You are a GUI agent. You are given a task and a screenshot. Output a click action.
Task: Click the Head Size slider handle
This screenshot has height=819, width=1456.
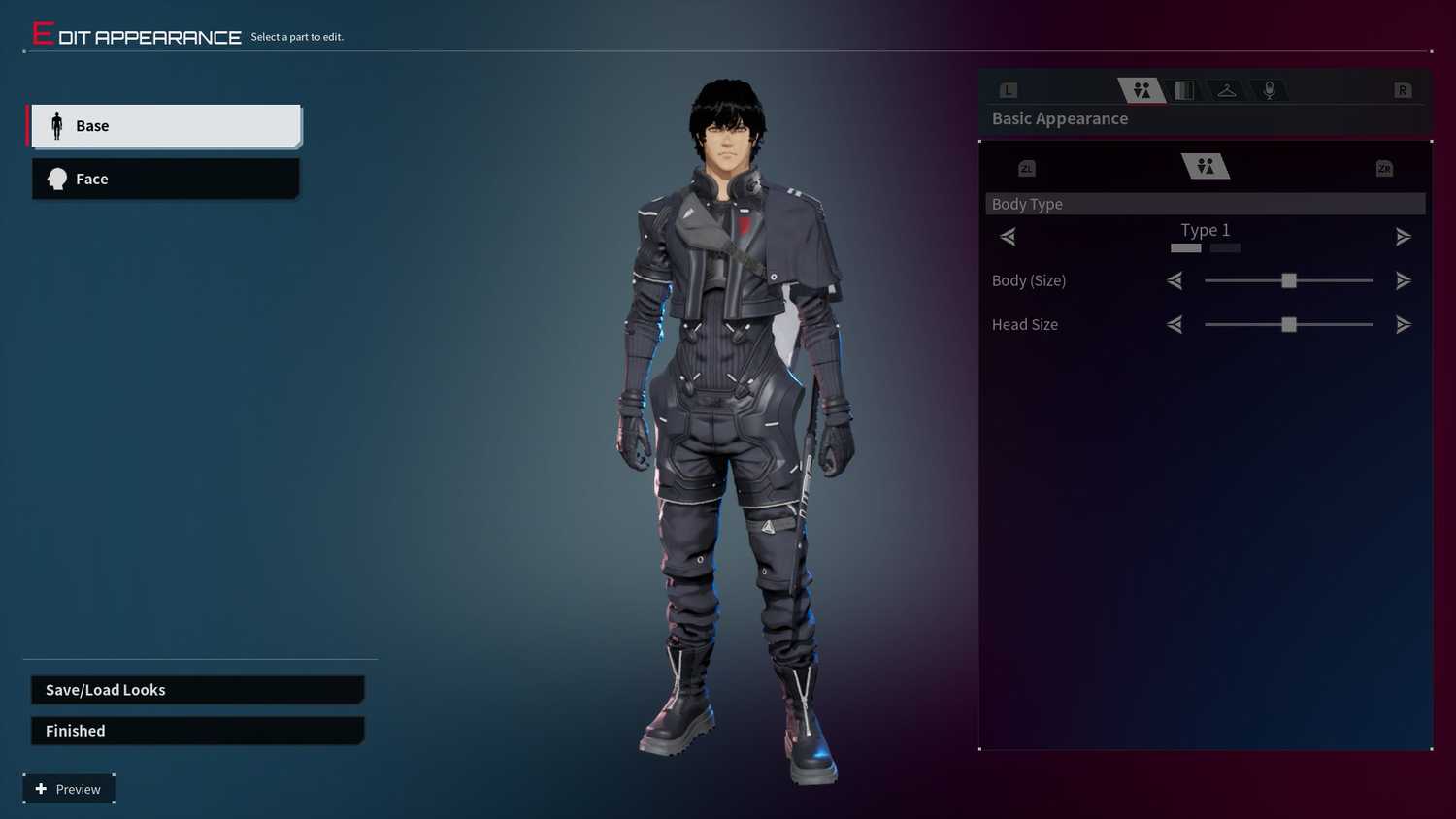coord(1289,324)
